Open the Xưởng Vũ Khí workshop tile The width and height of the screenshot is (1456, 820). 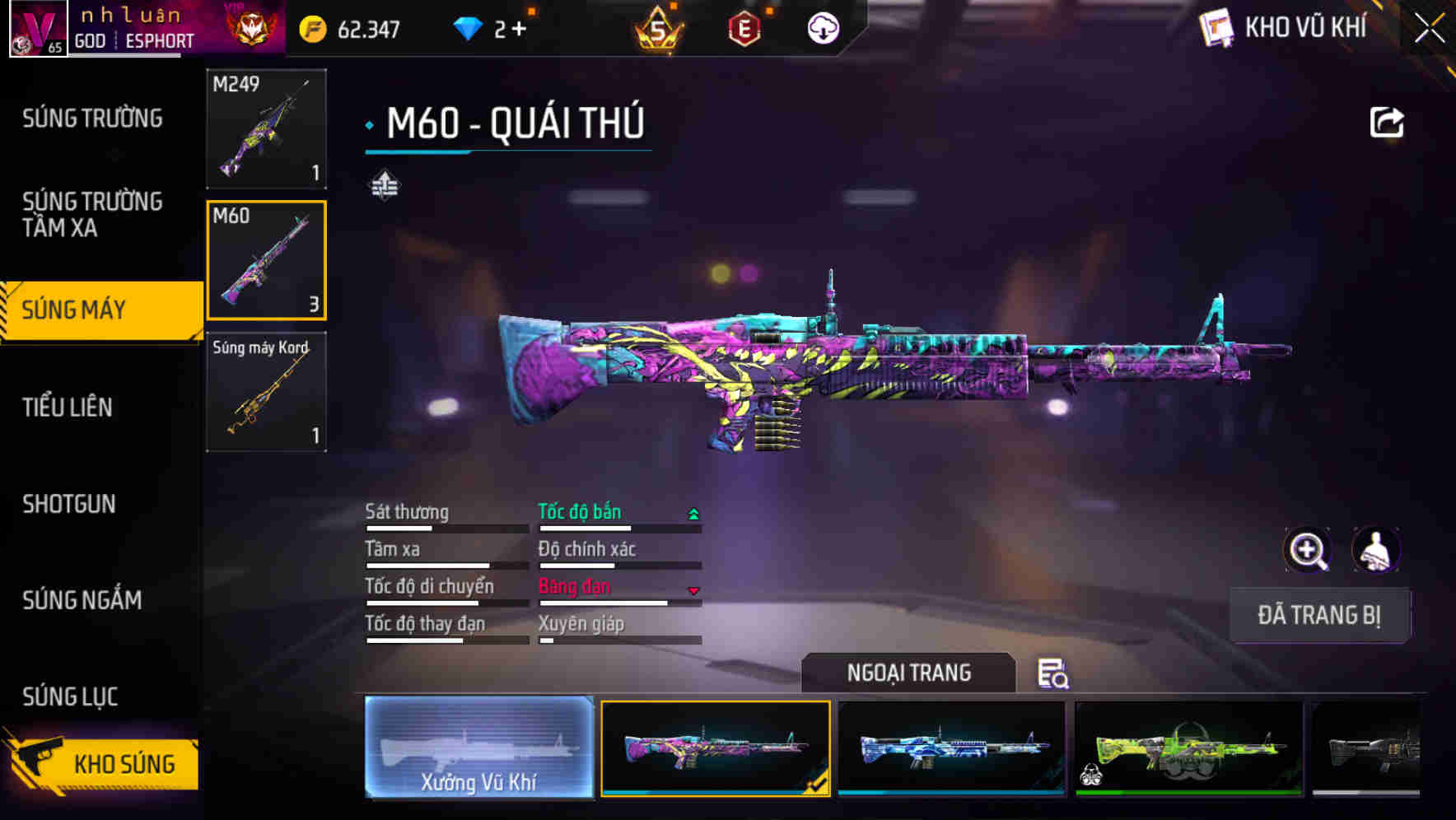click(478, 748)
